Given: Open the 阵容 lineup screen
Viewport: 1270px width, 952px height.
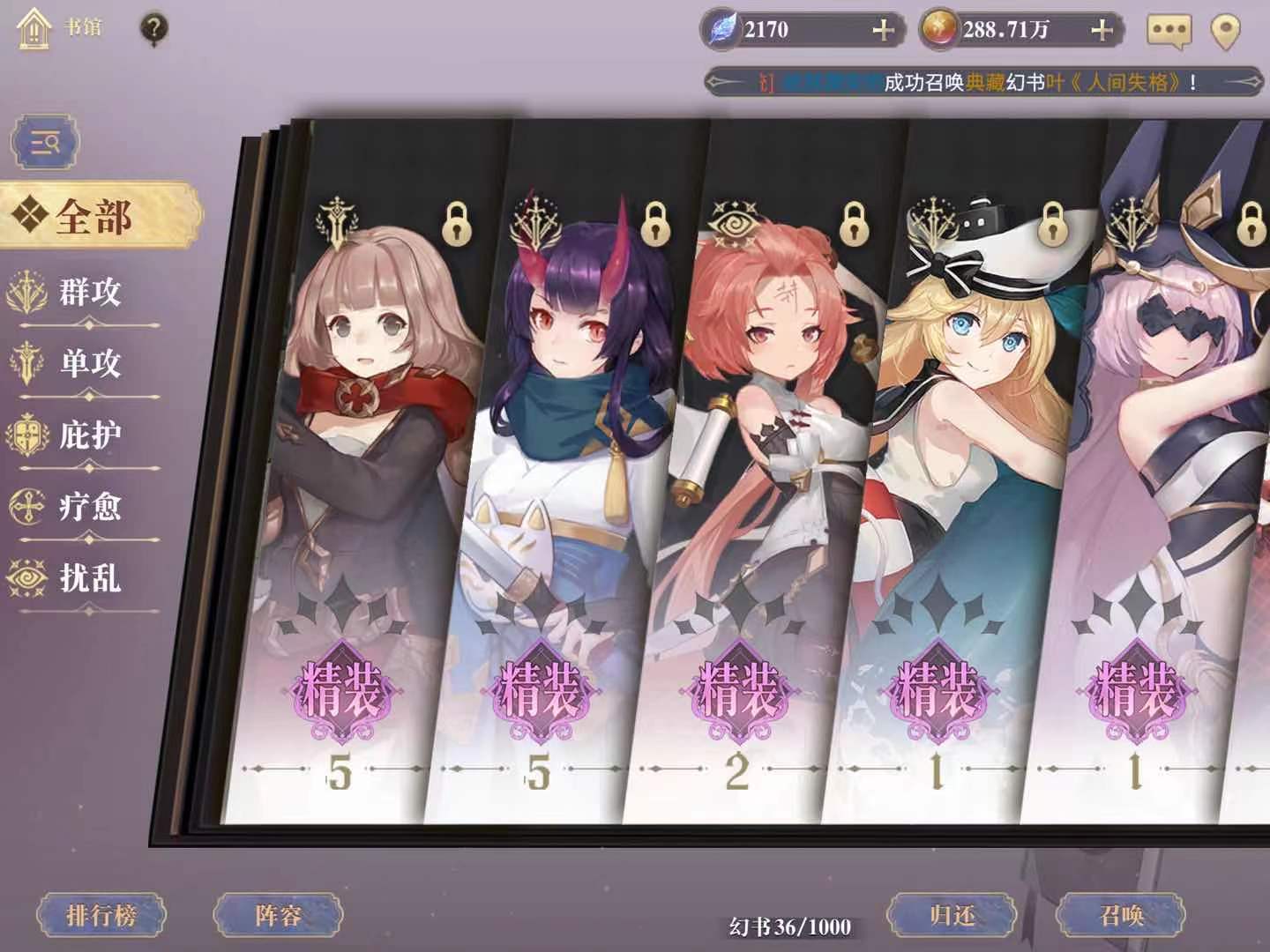Looking at the screenshot, I should 280,915.
